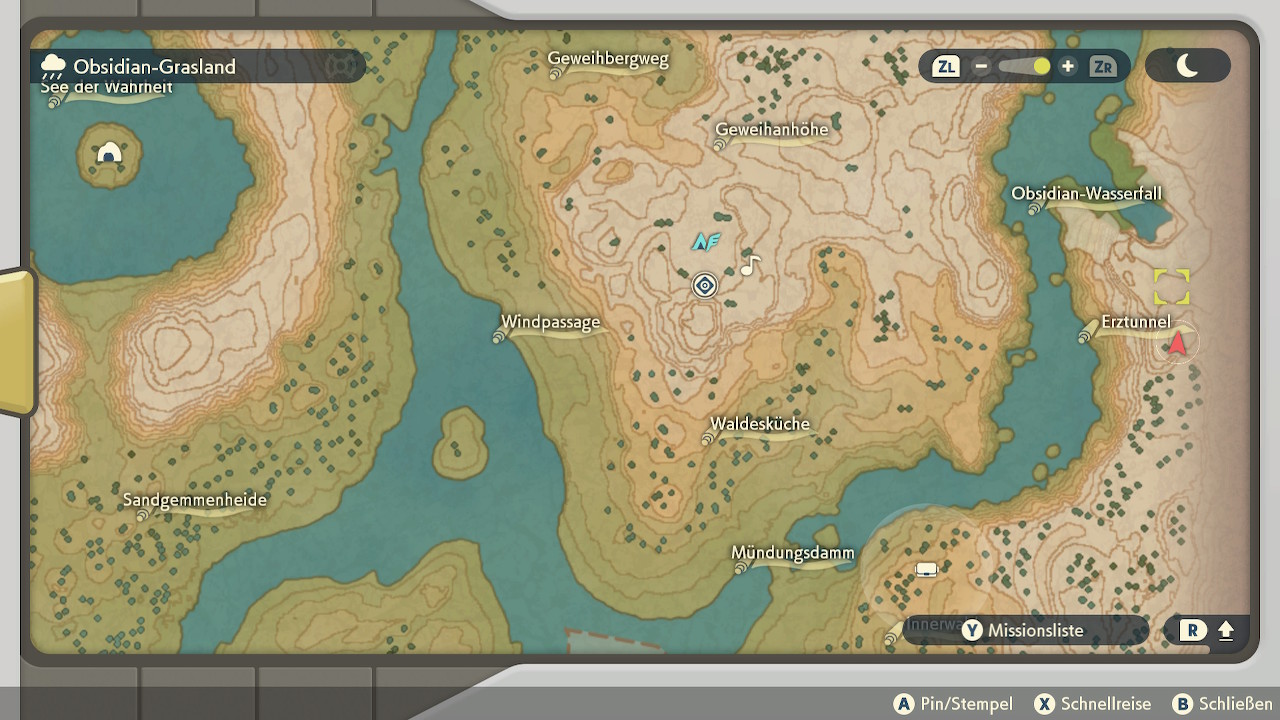Open the Missionsliste

click(1023, 630)
